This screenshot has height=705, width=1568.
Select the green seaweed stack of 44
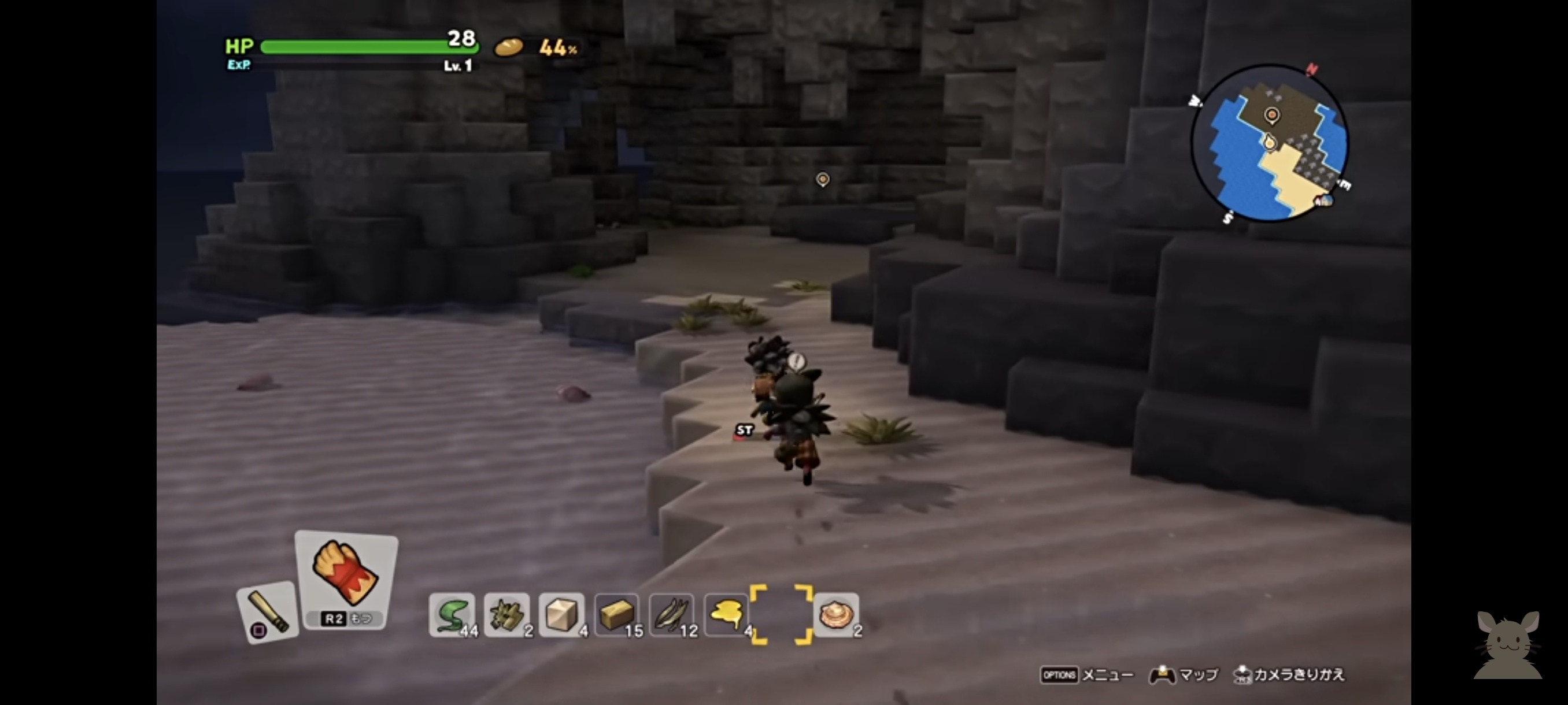452,614
